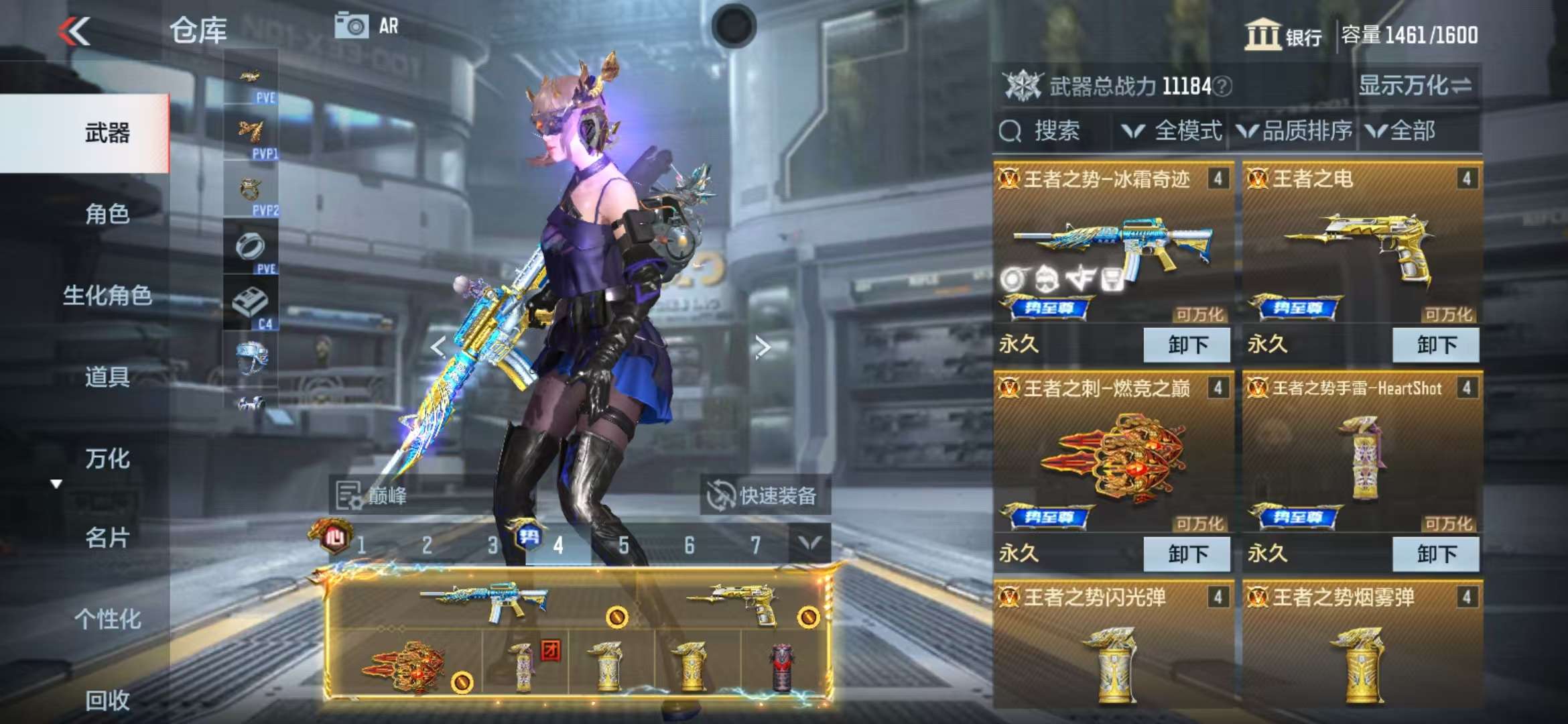Rotate to next view with right arrow

[762, 347]
